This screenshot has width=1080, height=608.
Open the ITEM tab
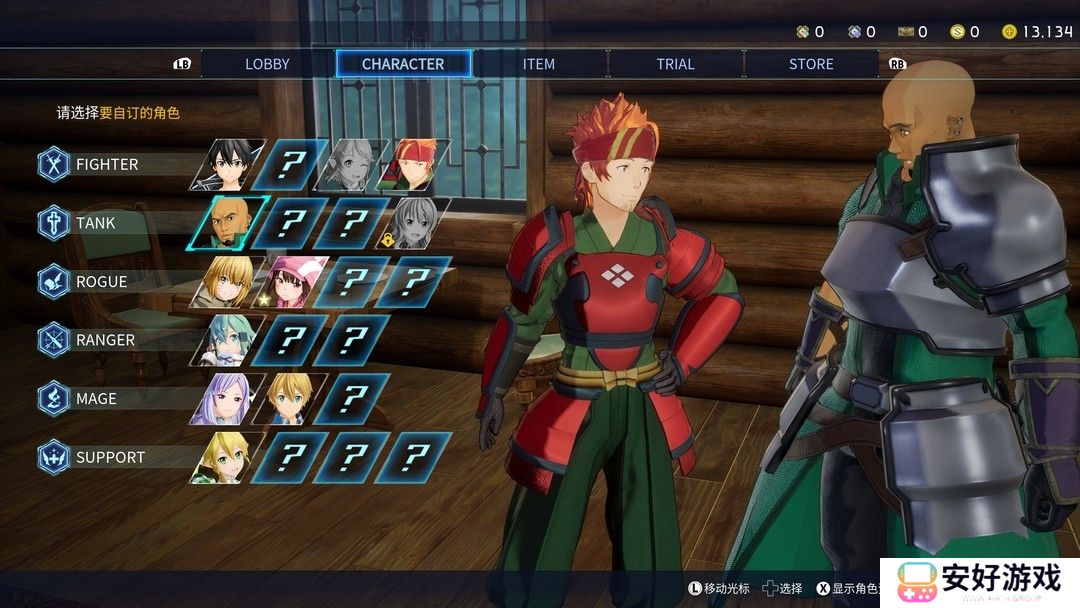coord(539,64)
